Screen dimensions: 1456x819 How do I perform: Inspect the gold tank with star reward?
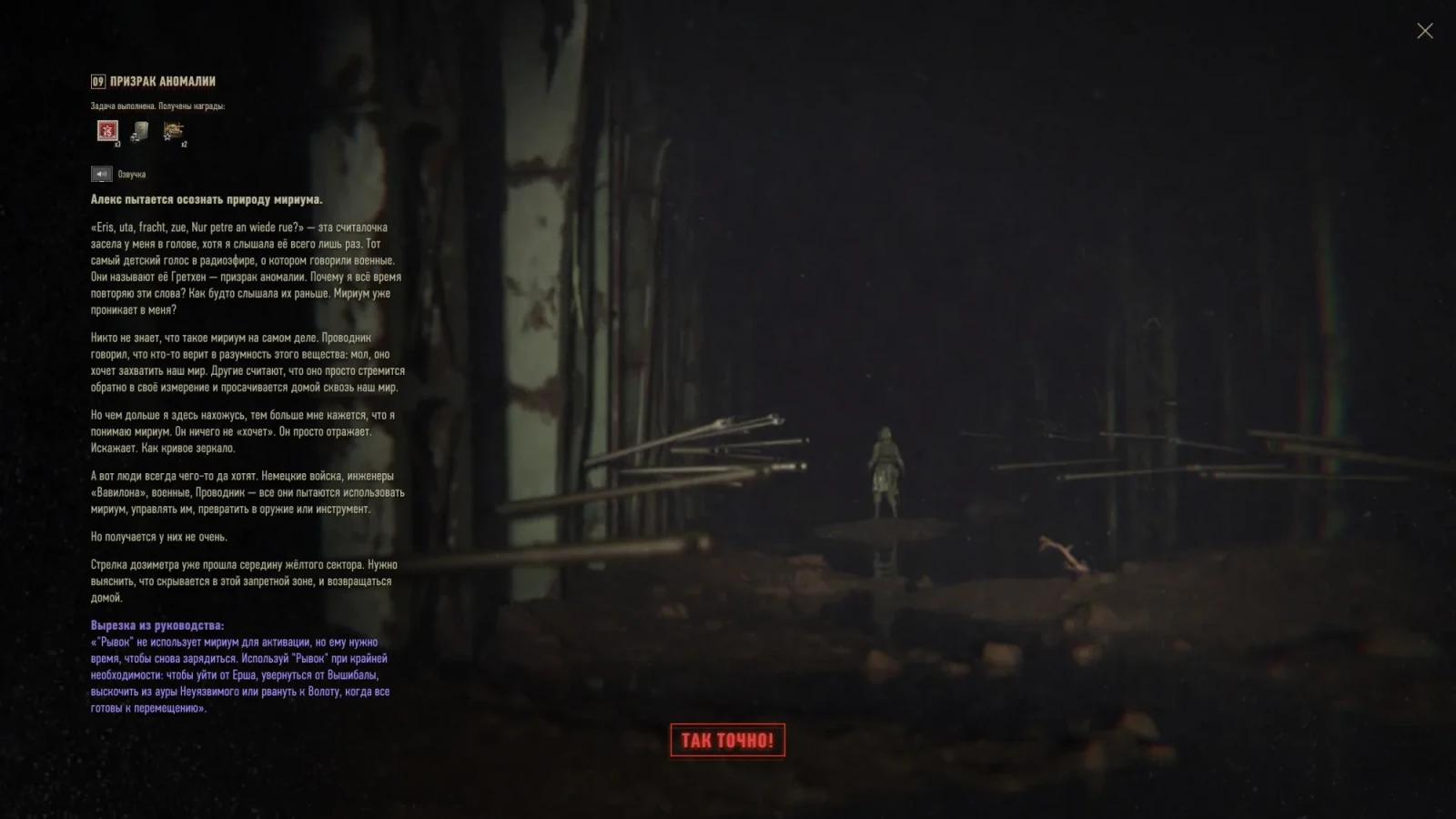[173, 131]
